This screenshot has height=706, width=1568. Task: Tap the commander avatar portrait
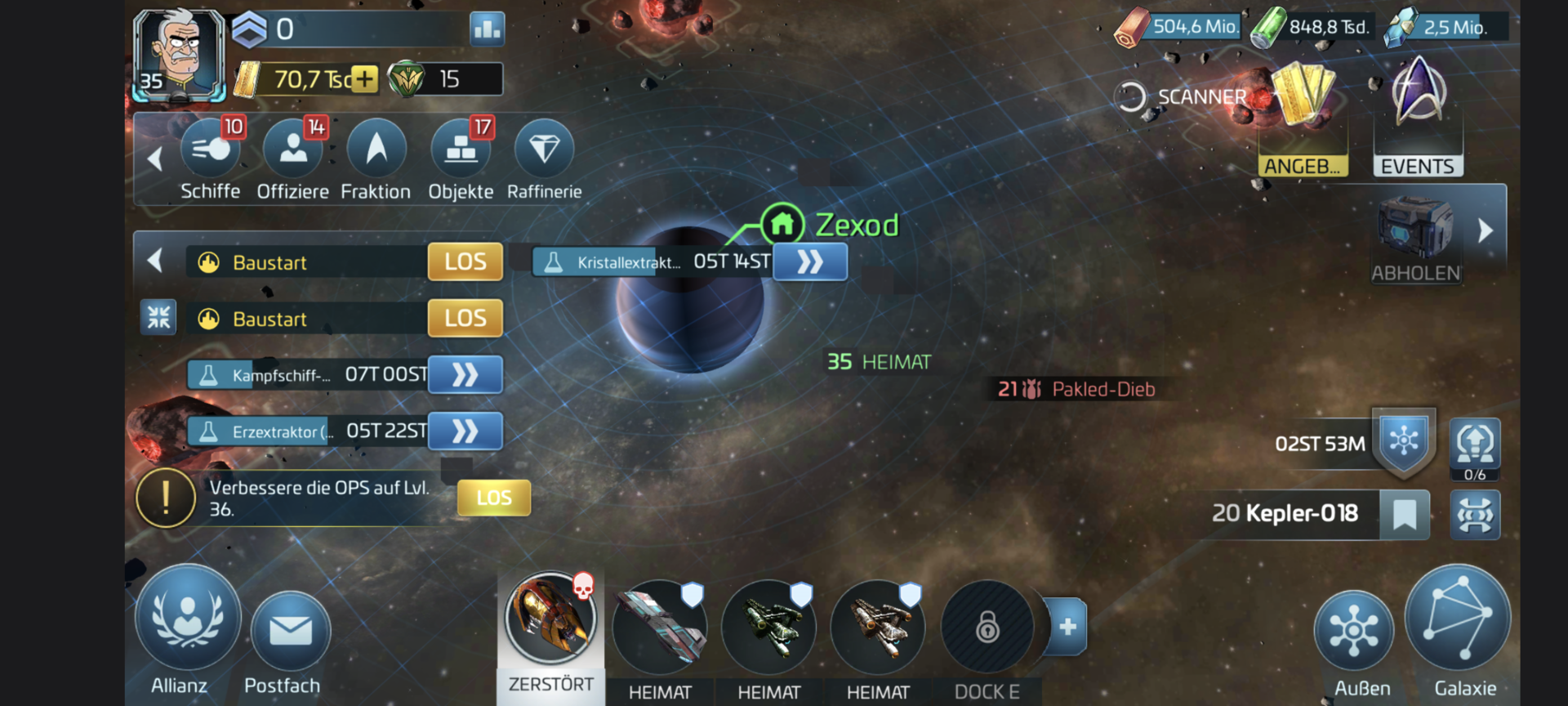(x=179, y=54)
